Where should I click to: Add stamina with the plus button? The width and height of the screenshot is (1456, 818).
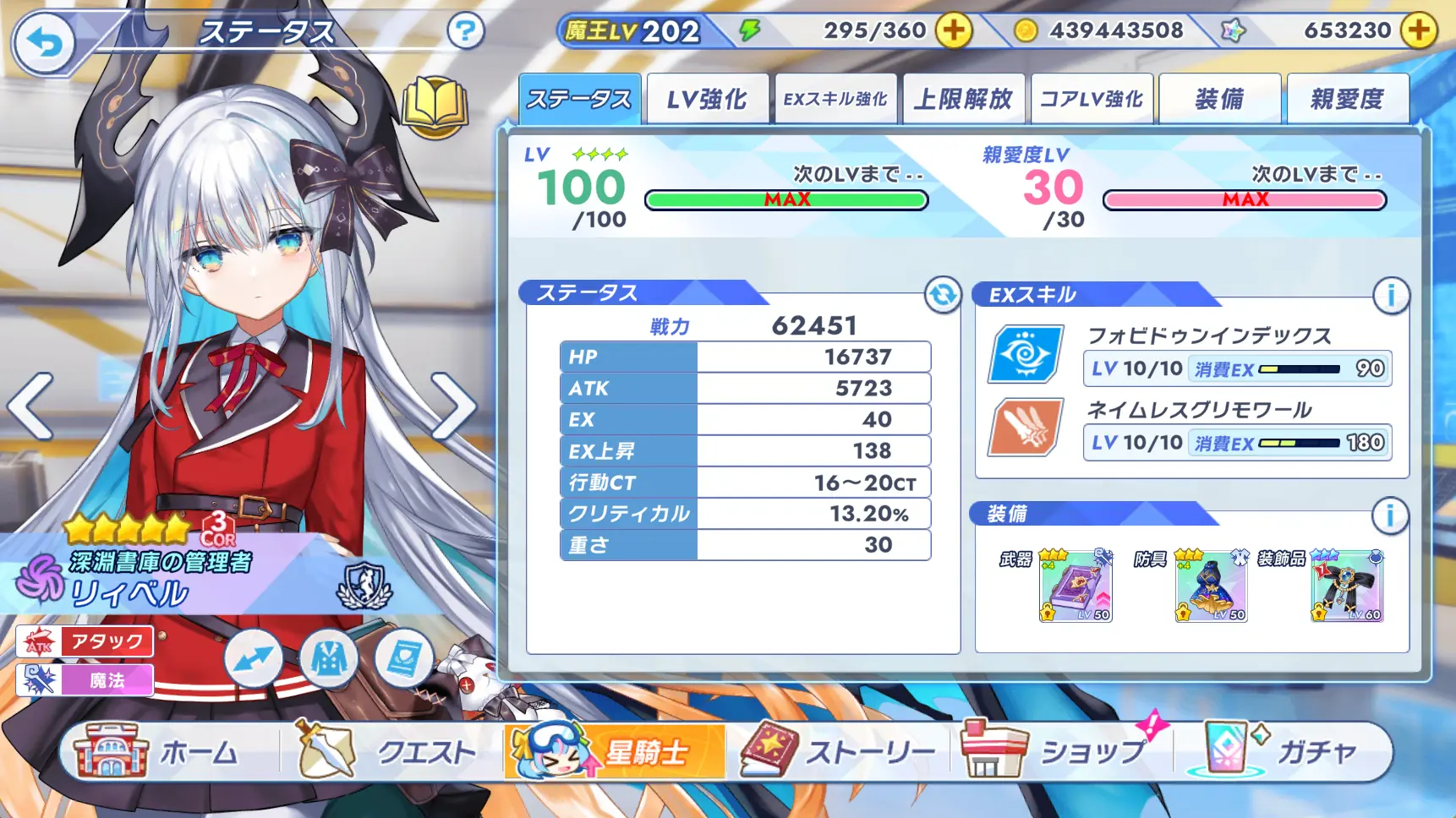(x=954, y=31)
